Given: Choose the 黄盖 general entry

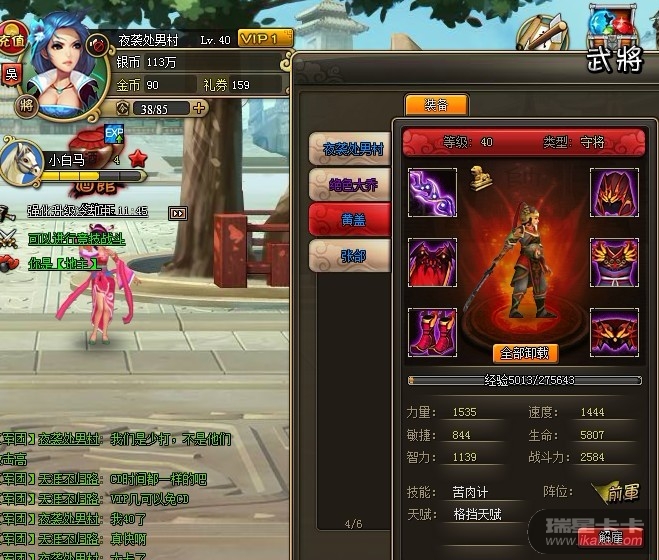Looking at the screenshot, I should (x=350, y=220).
